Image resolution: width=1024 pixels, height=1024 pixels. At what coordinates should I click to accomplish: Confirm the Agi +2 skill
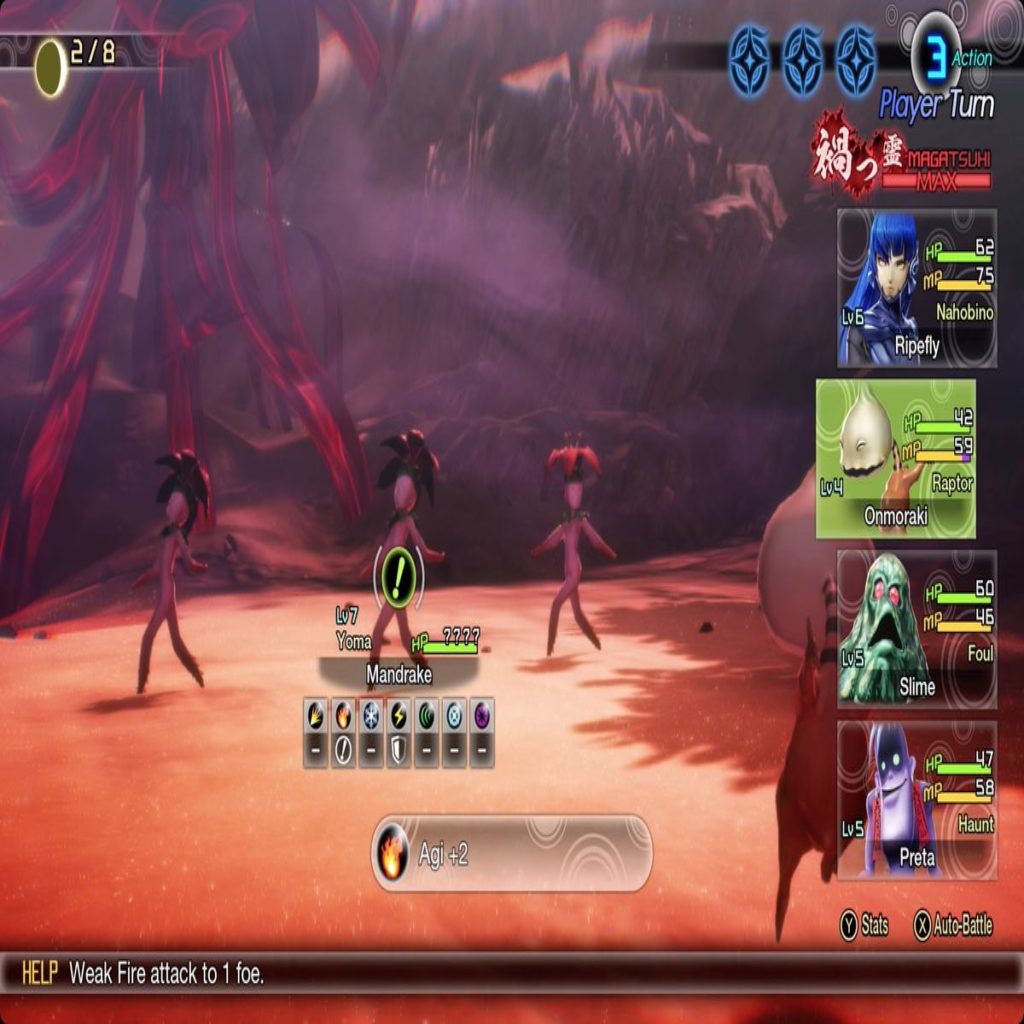point(511,854)
